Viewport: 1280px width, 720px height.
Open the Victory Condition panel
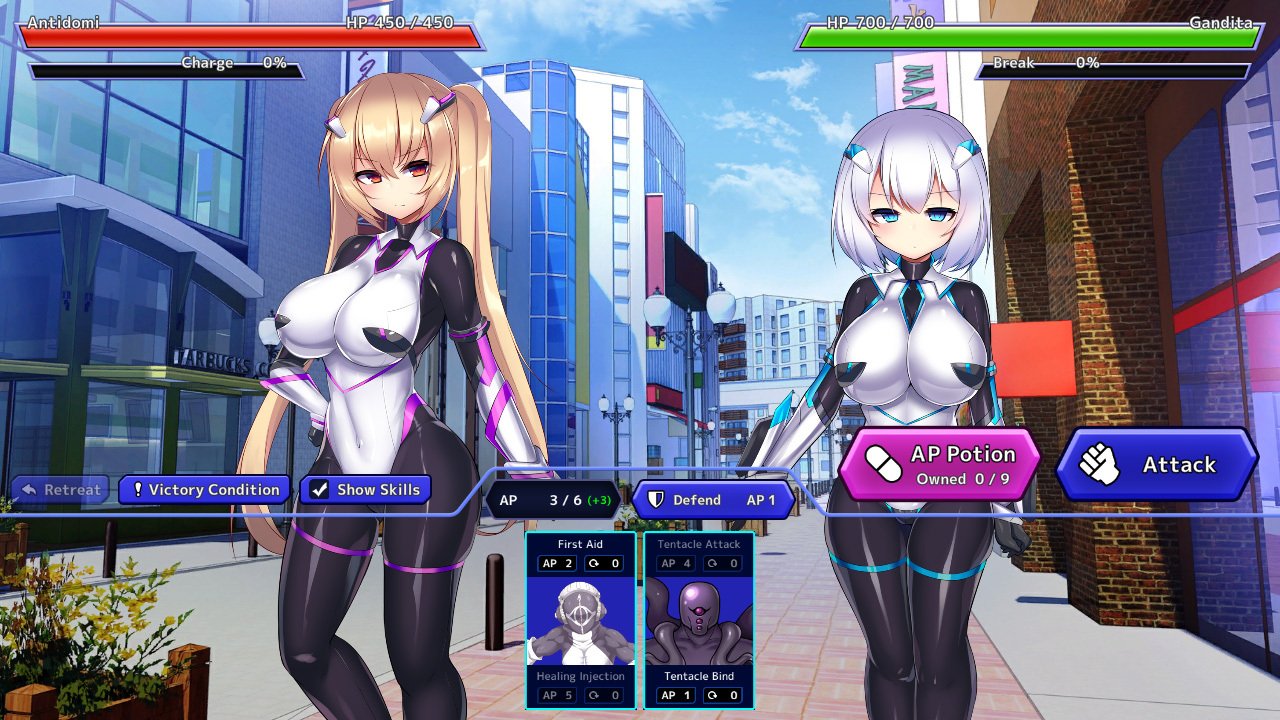(x=204, y=489)
